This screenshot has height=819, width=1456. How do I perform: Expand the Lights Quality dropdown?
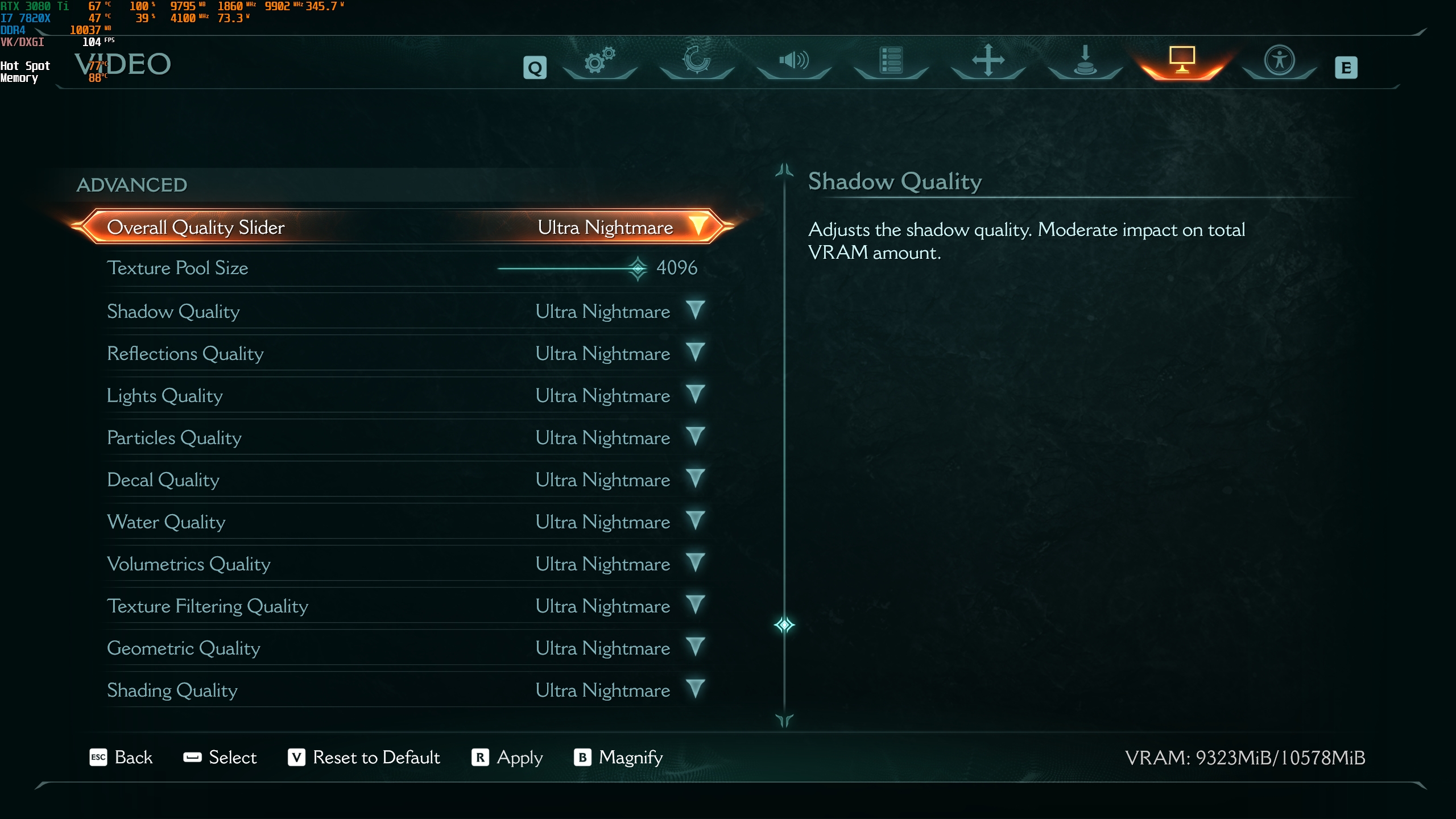coord(695,395)
